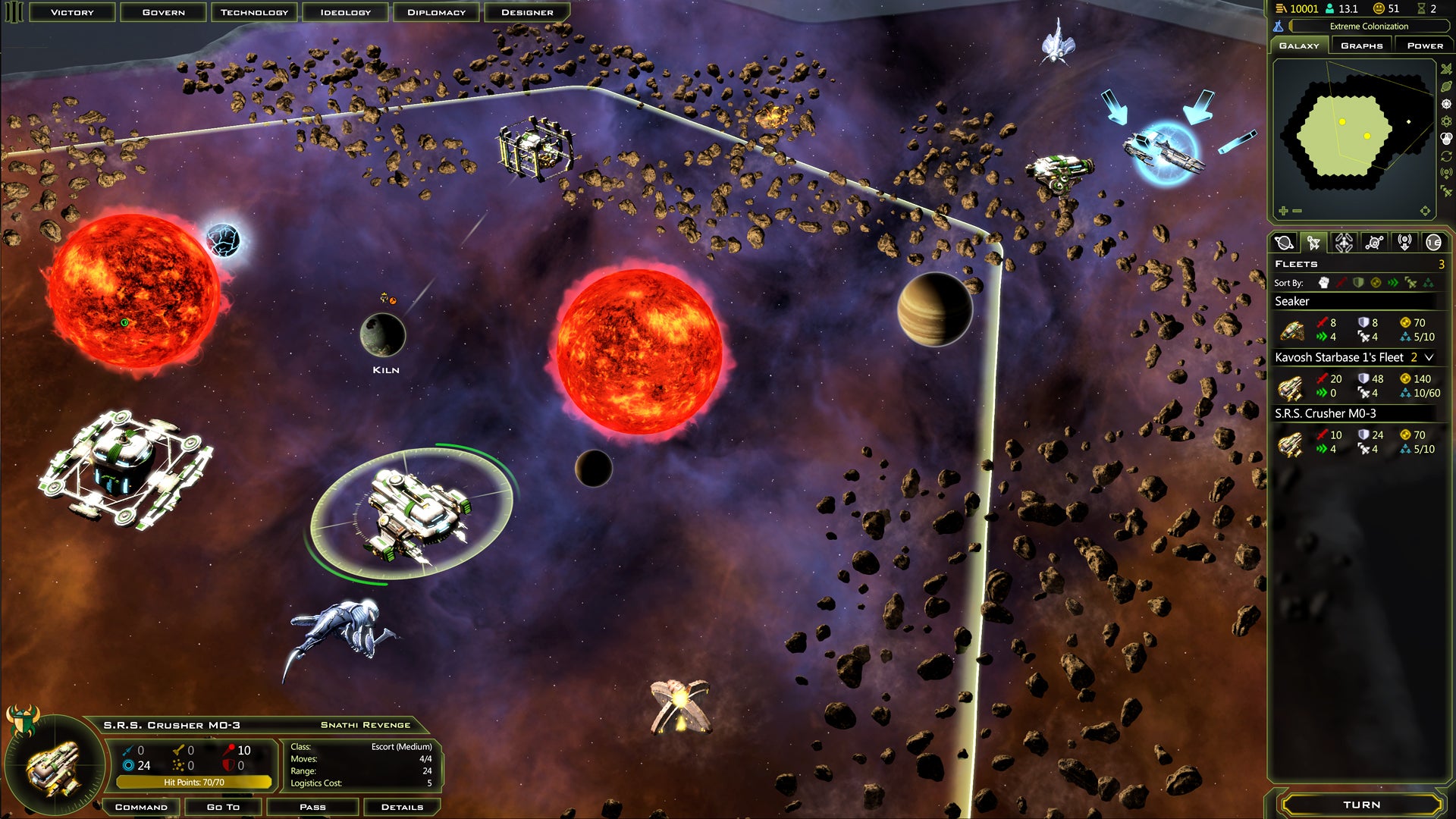Pass this ship's turn
Viewport: 1456px width, 819px height.
click(x=312, y=807)
